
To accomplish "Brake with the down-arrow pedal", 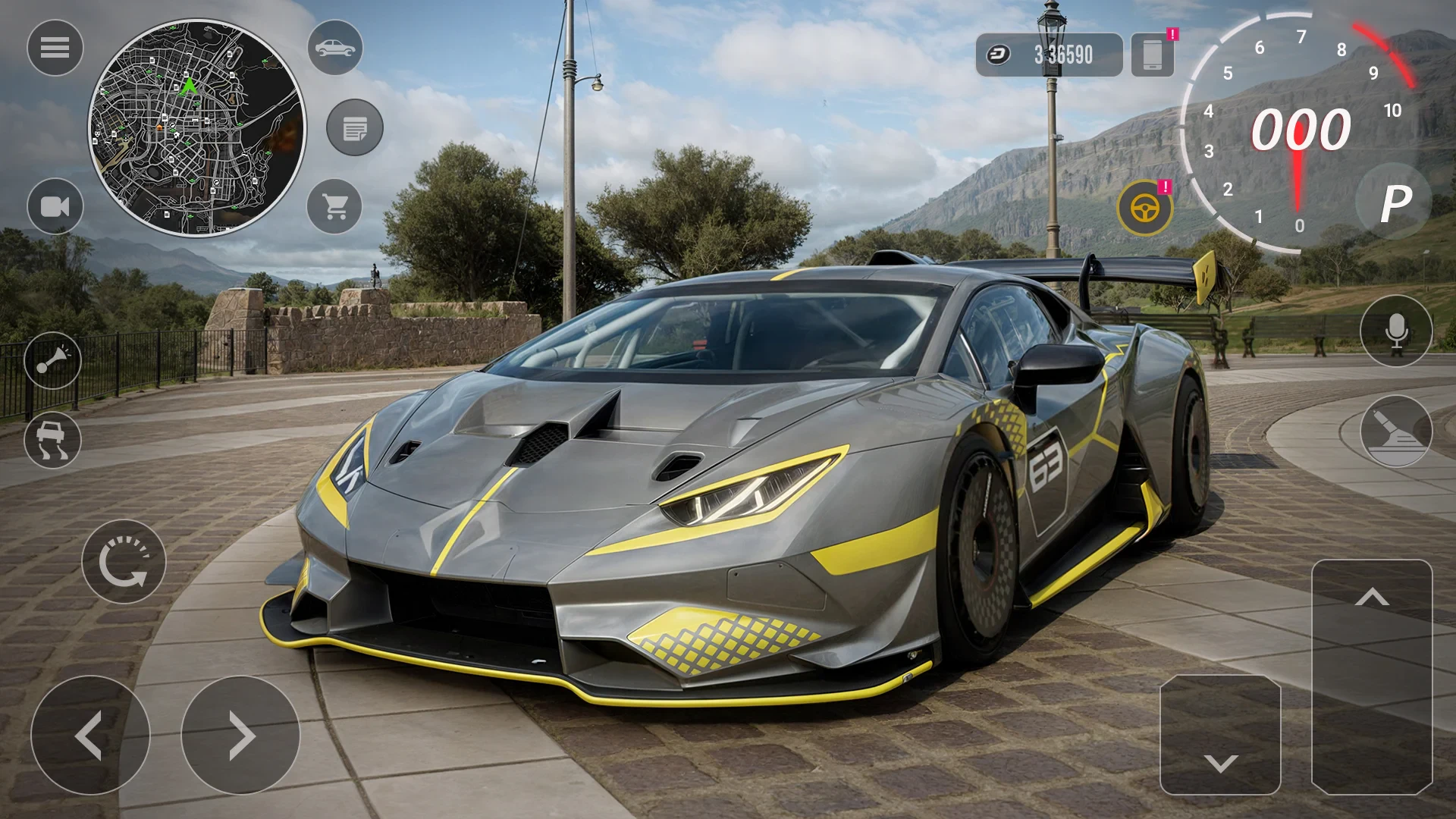I will (1220, 735).
